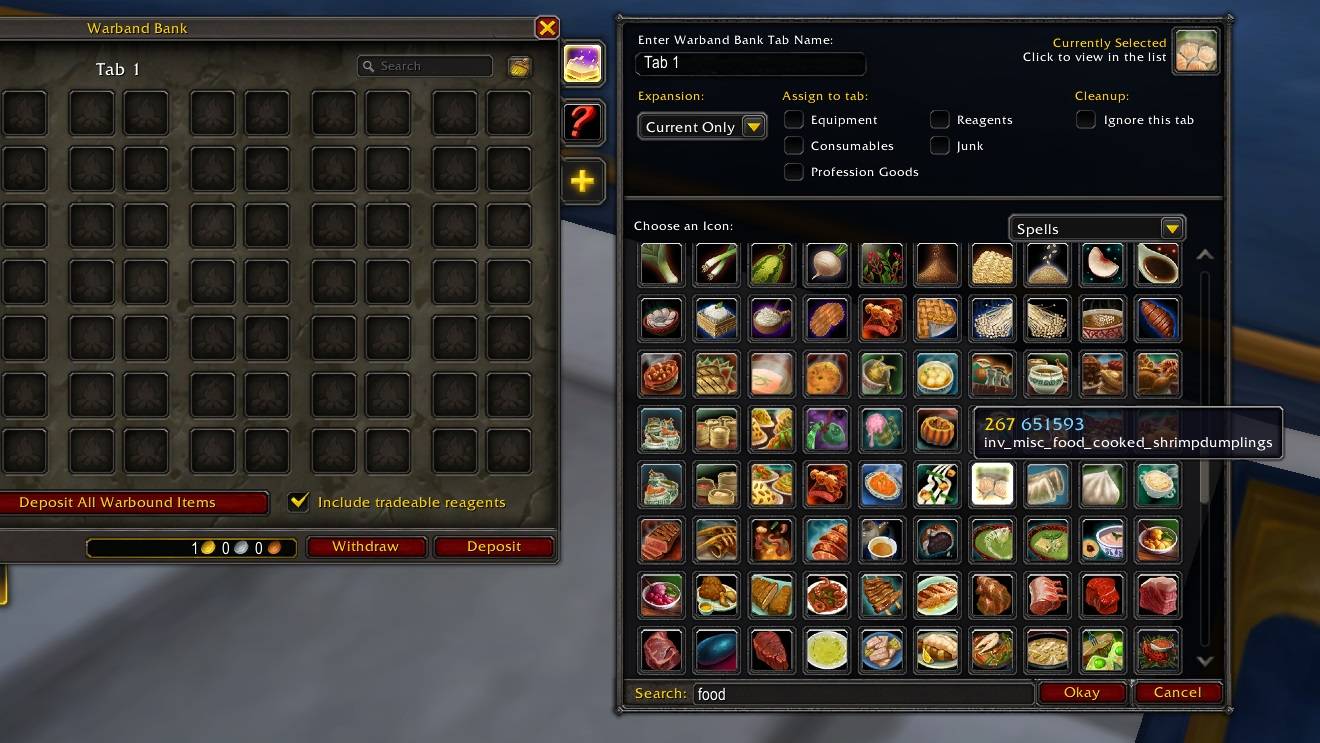Enable Ignore this tab for cleanup
This screenshot has height=743, width=1320.
pos(1086,120)
